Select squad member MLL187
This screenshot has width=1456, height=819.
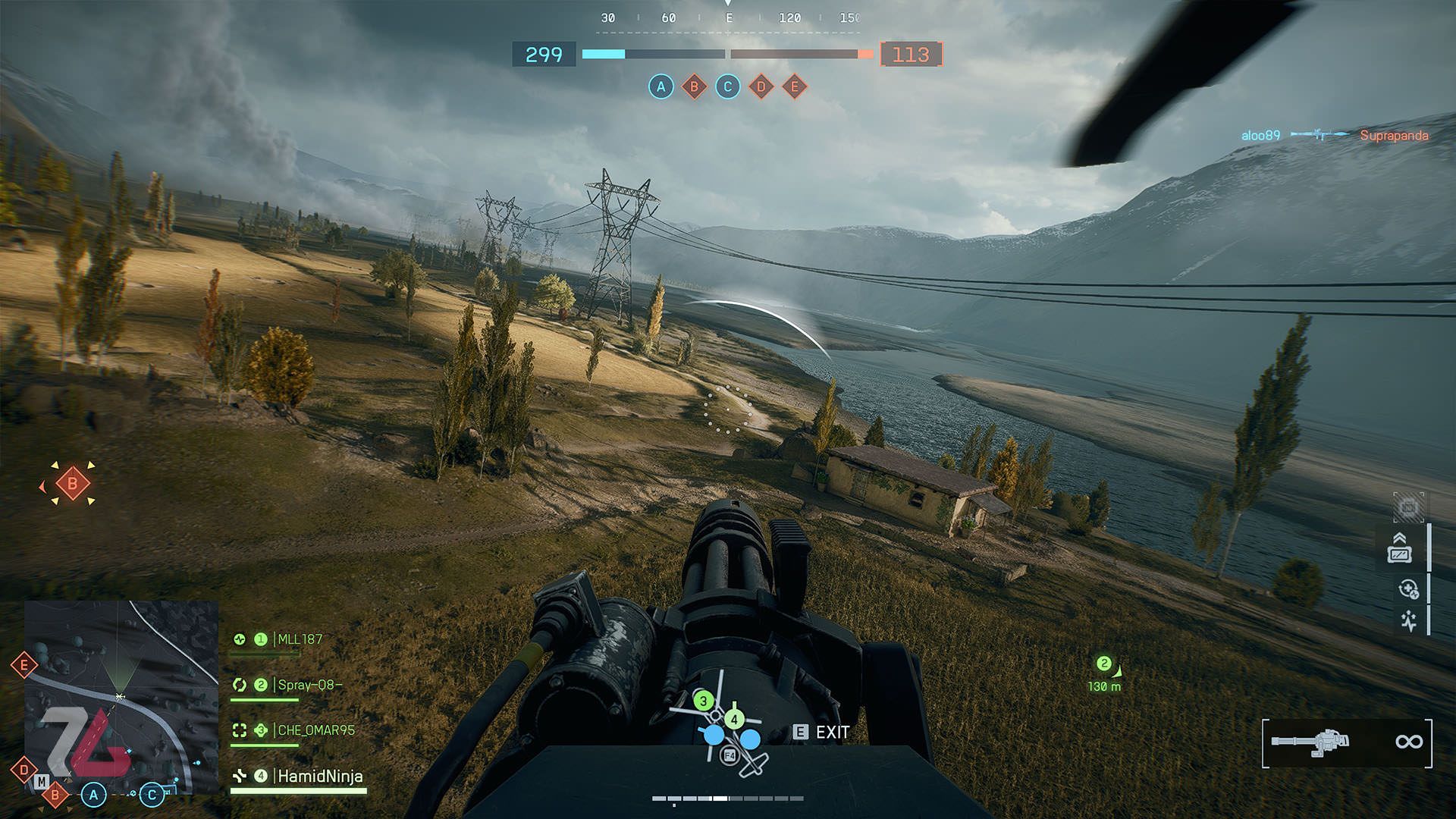pyautogui.click(x=300, y=639)
